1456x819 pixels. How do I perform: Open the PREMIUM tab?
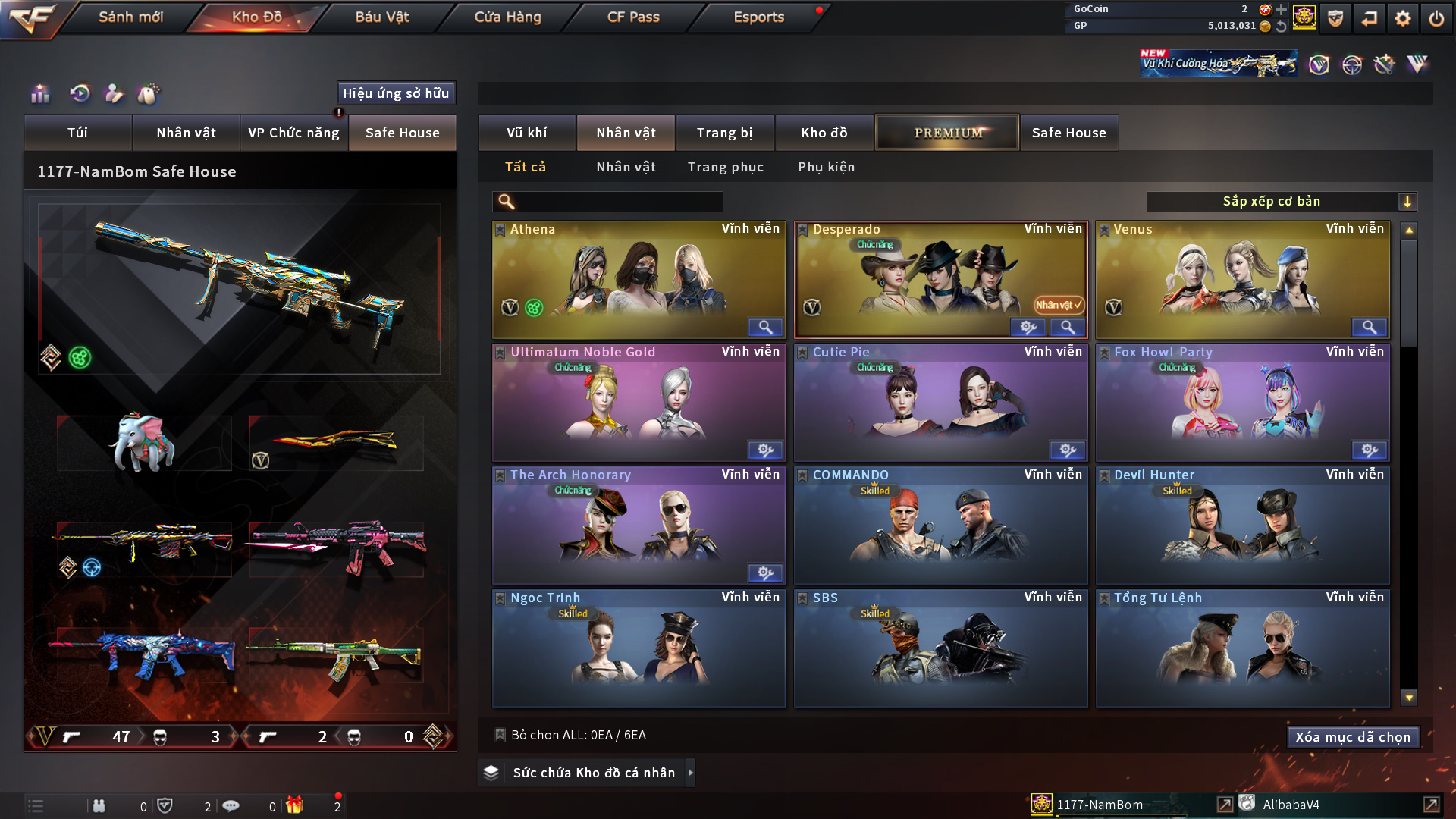point(947,133)
